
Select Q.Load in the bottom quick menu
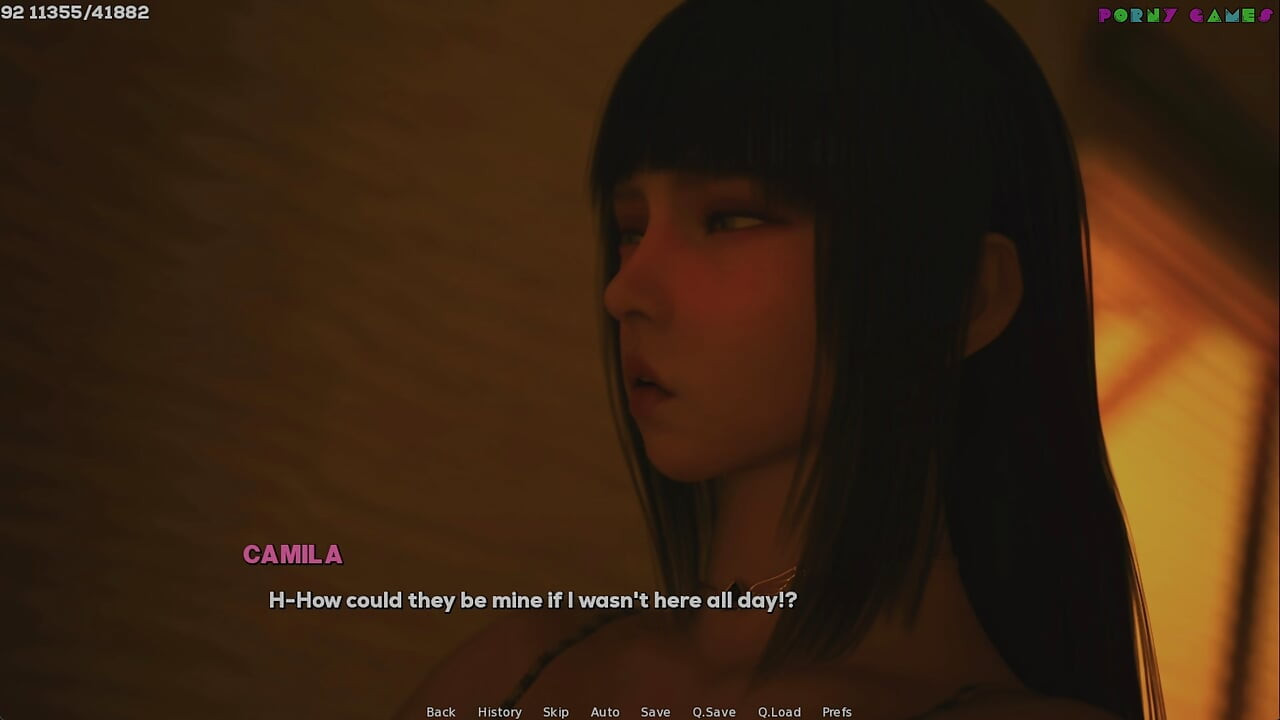pyautogui.click(x=779, y=712)
